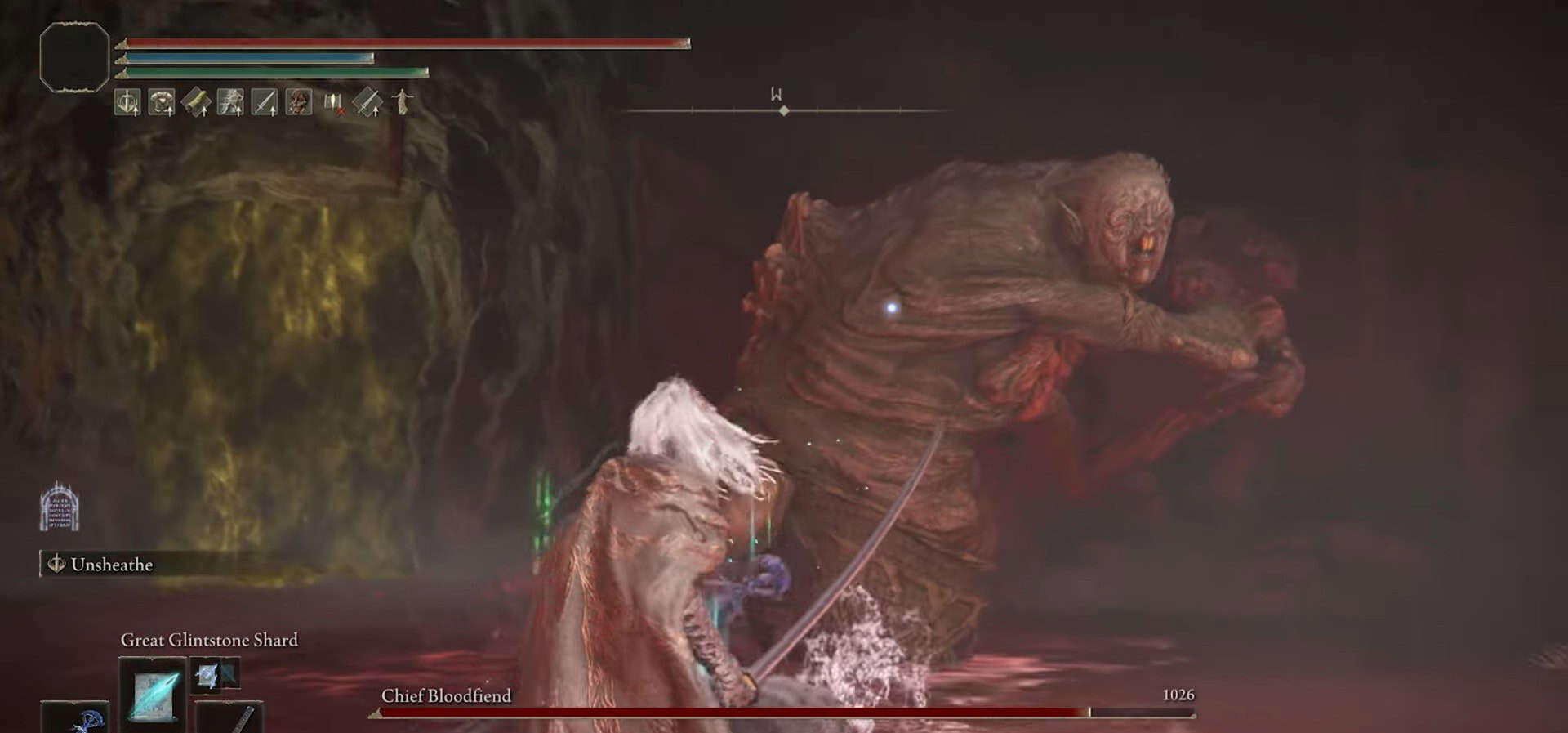Inspect the green scroll buff icon
The image size is (1568, 733).
196,102
